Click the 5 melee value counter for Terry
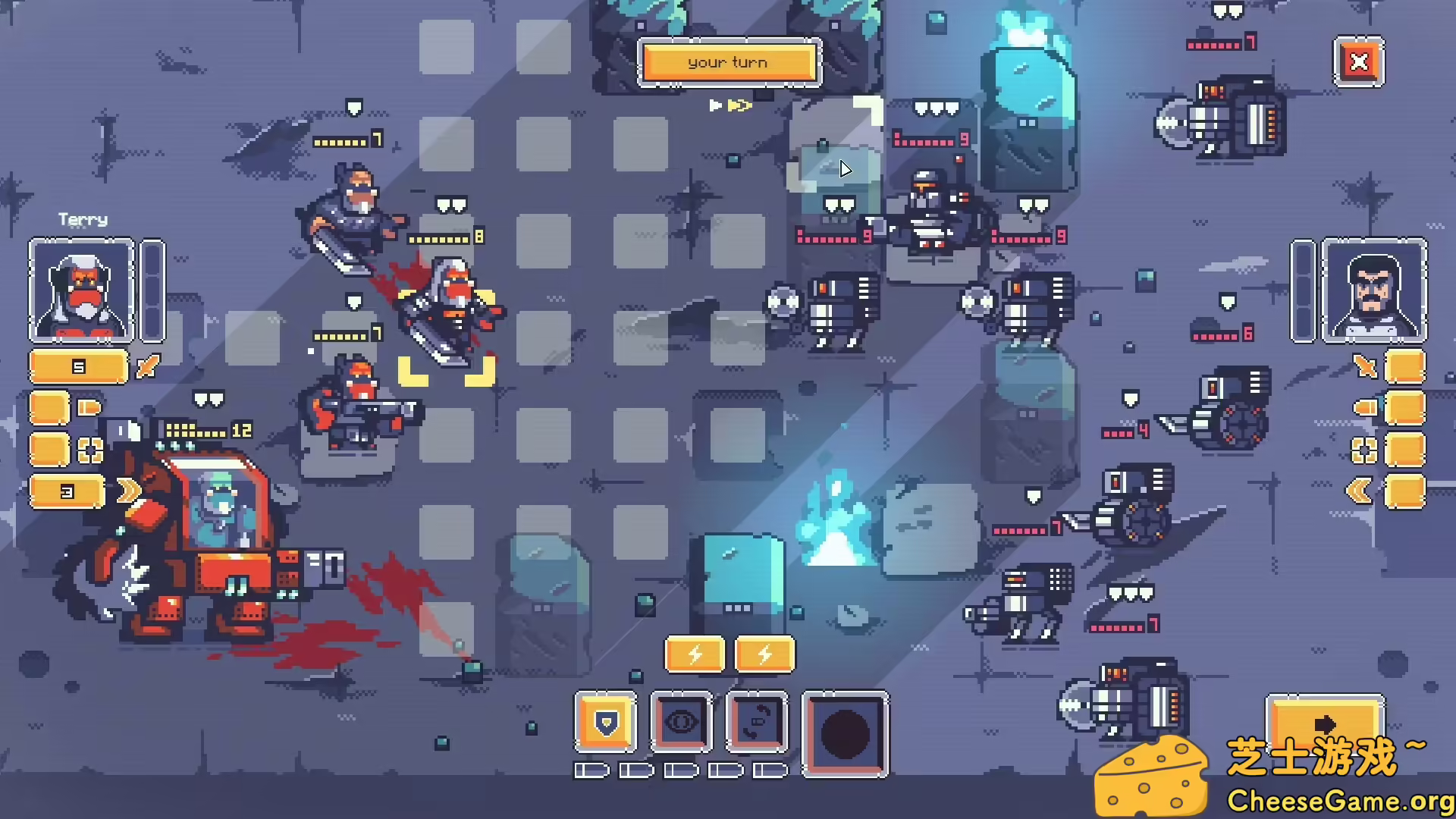Viewport: 1456px width, 819px height. click(x=78, y=366)
